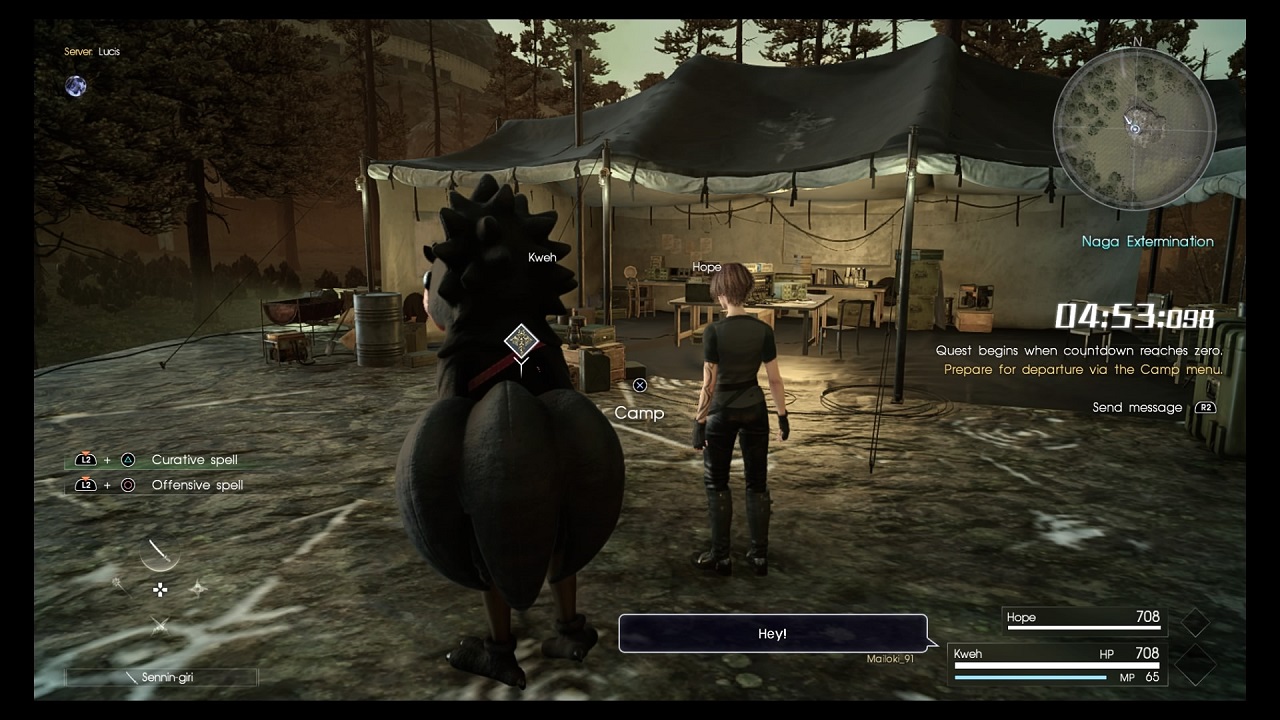The width and height of the screenshot is (1280, 720).
Task: Switch to the shuriken weapon icon
Action: (x=198, y=589)
